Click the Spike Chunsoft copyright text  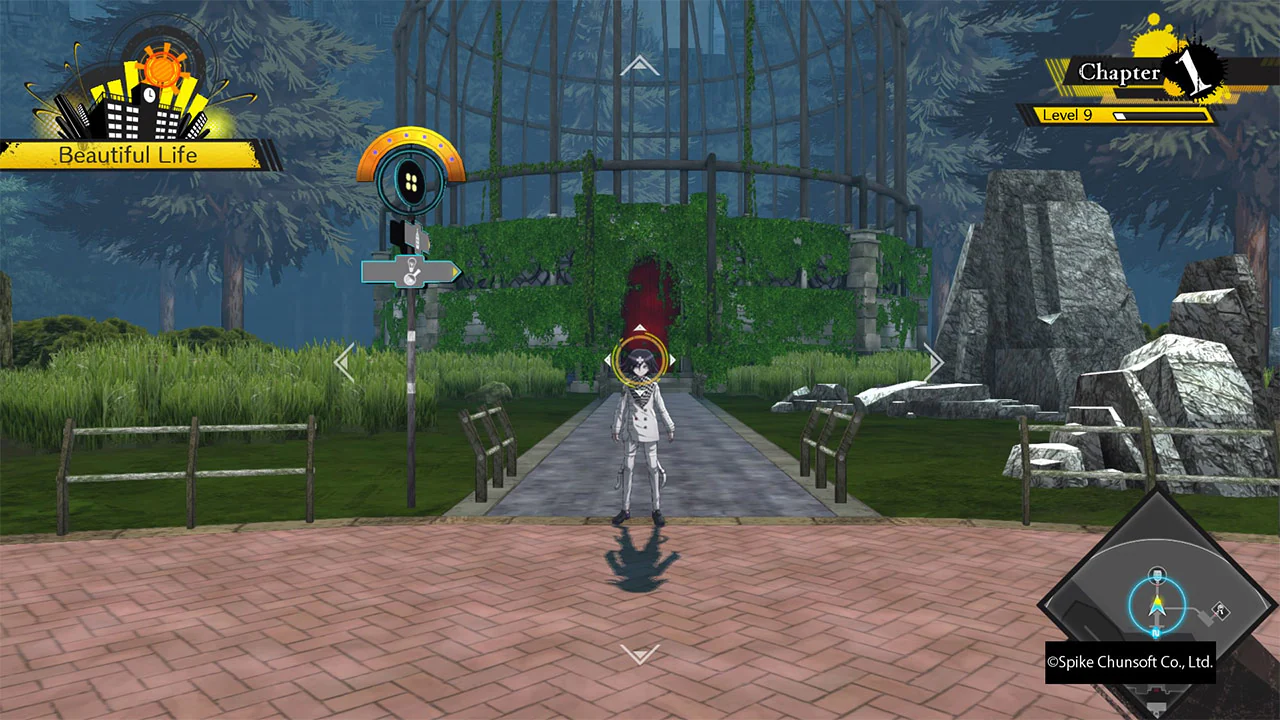[x=1130, y=662]
